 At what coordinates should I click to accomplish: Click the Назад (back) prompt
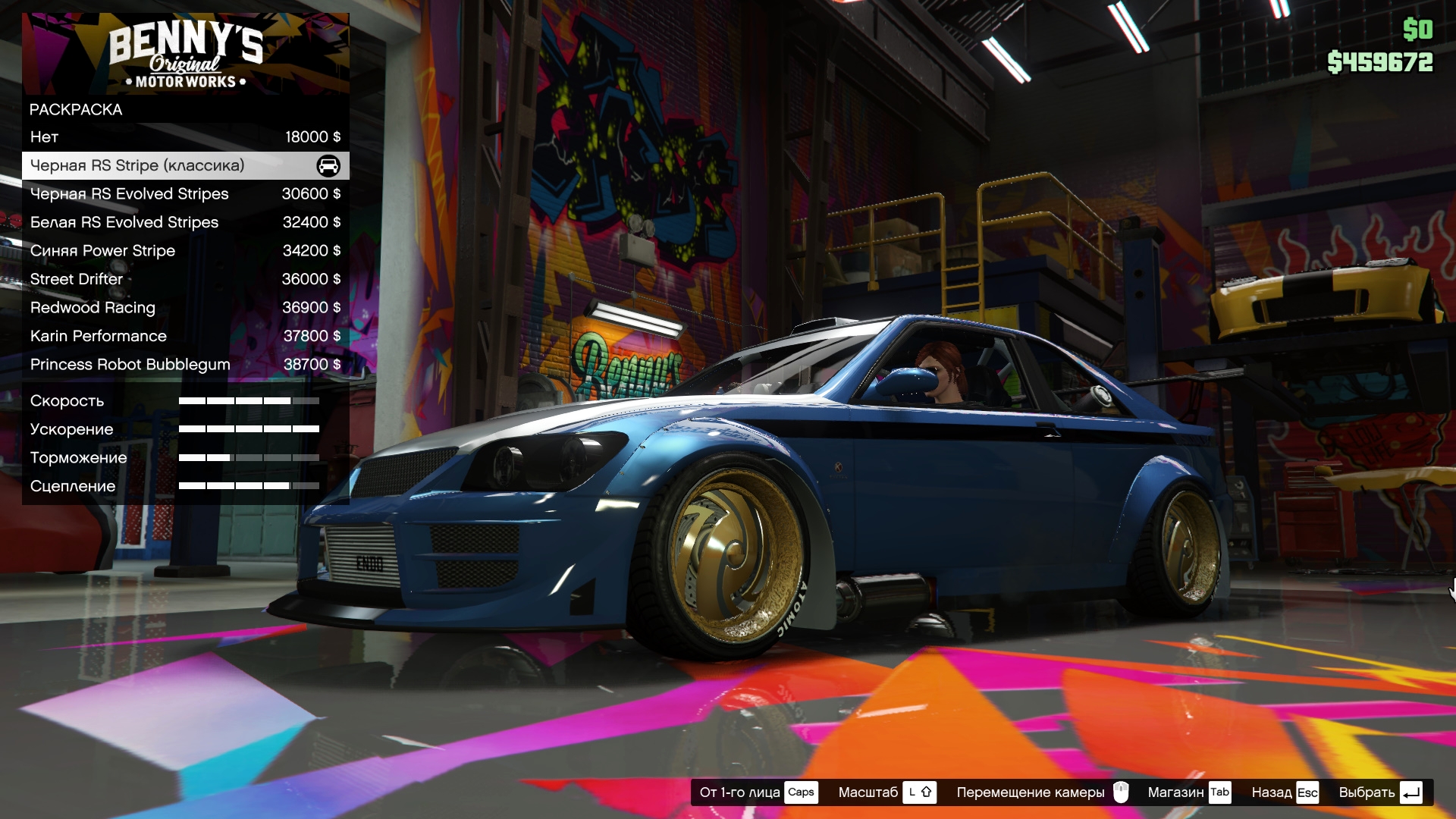[x=1285, y=792]
